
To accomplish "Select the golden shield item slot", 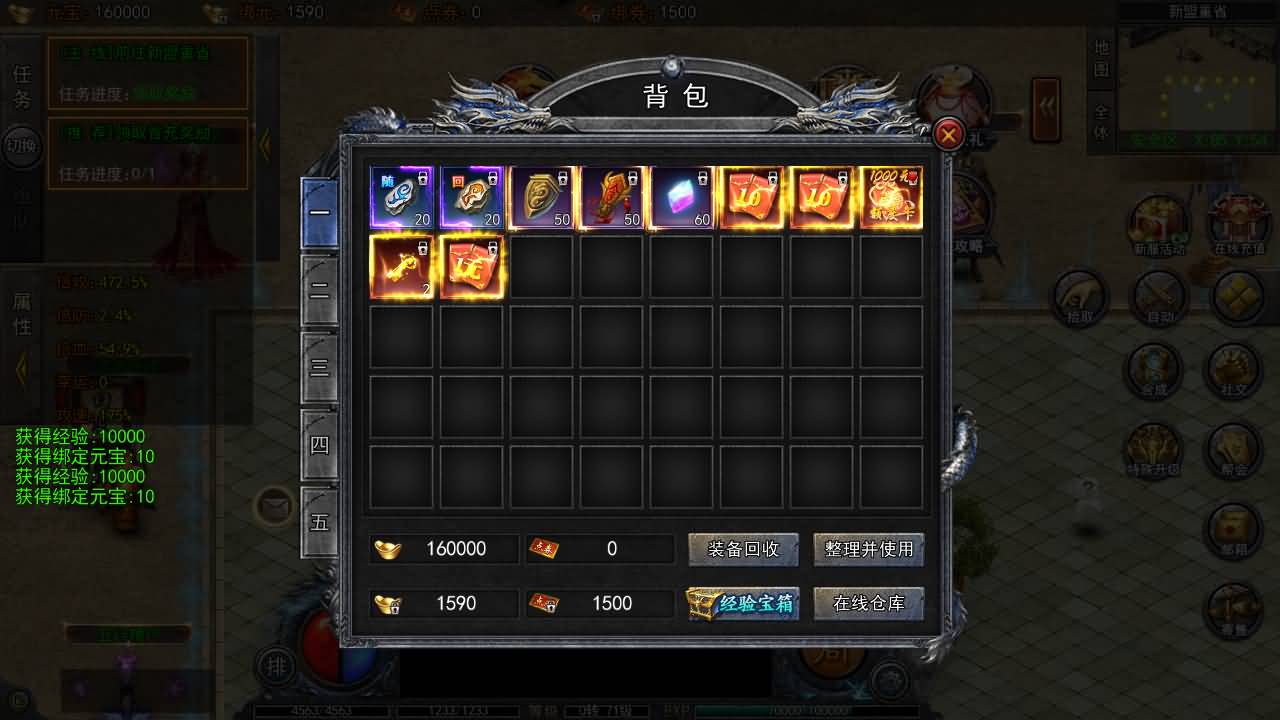I will [x=541, y=197].
